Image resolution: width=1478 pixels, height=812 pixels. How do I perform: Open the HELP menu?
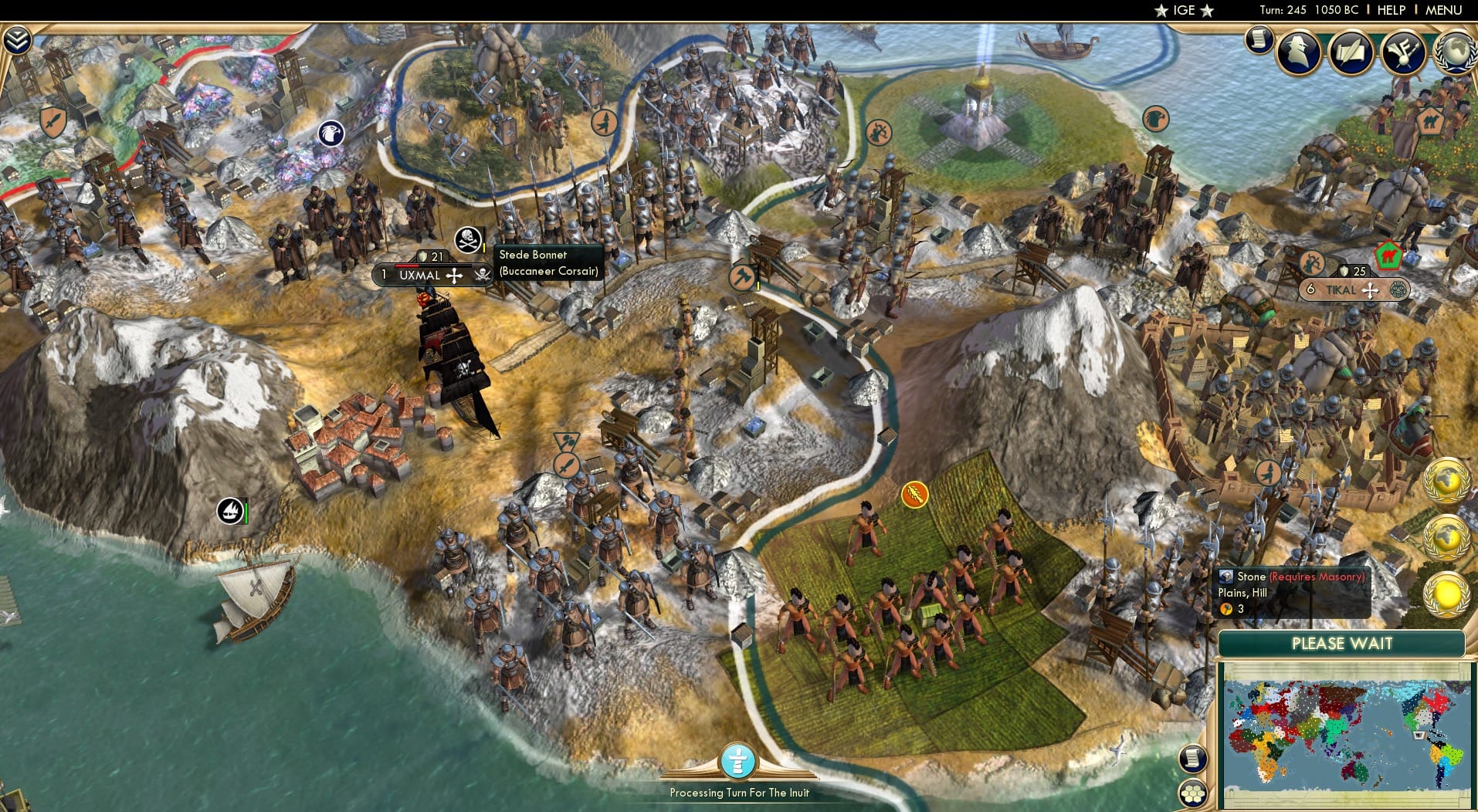click(x=1390, y=10)
